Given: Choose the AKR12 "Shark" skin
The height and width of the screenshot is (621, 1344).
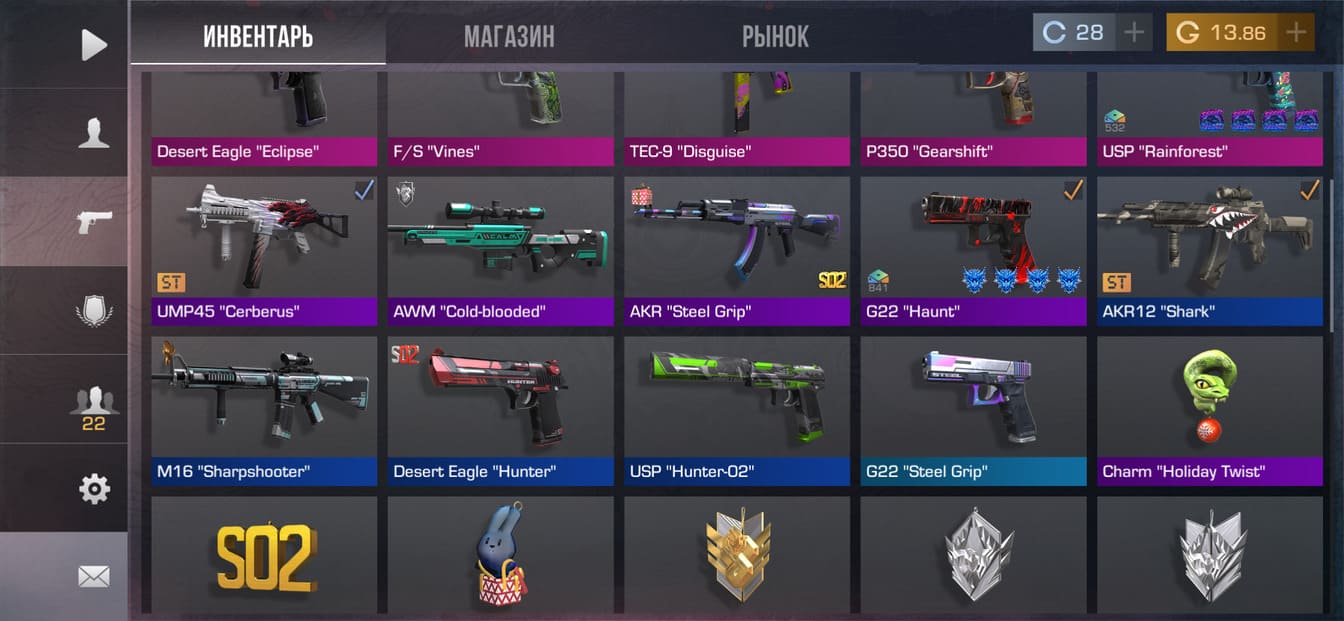Looking at the screenshot, I should pos(1209,250).
